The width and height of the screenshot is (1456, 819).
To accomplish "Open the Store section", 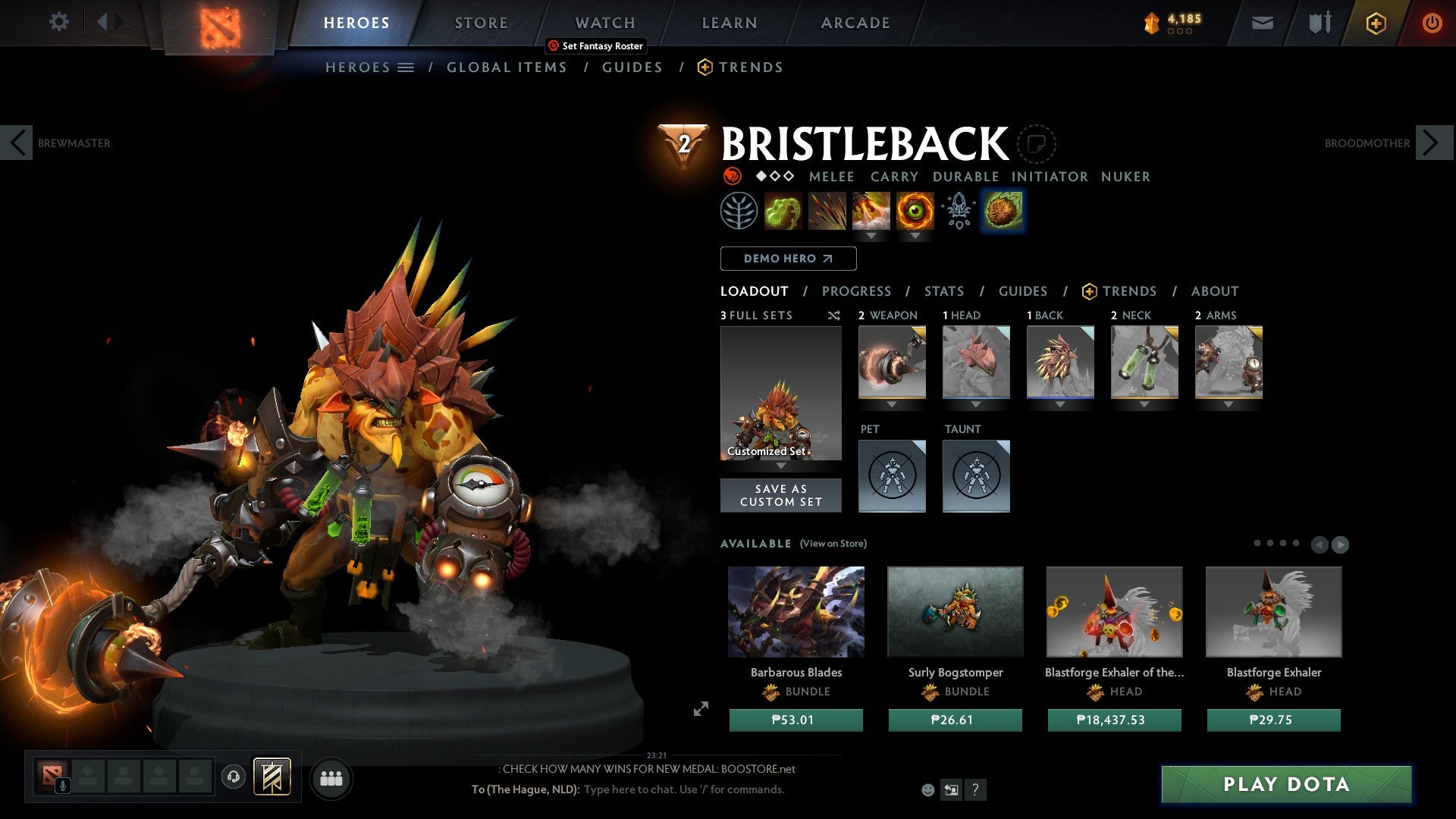I will coord(481,23).
